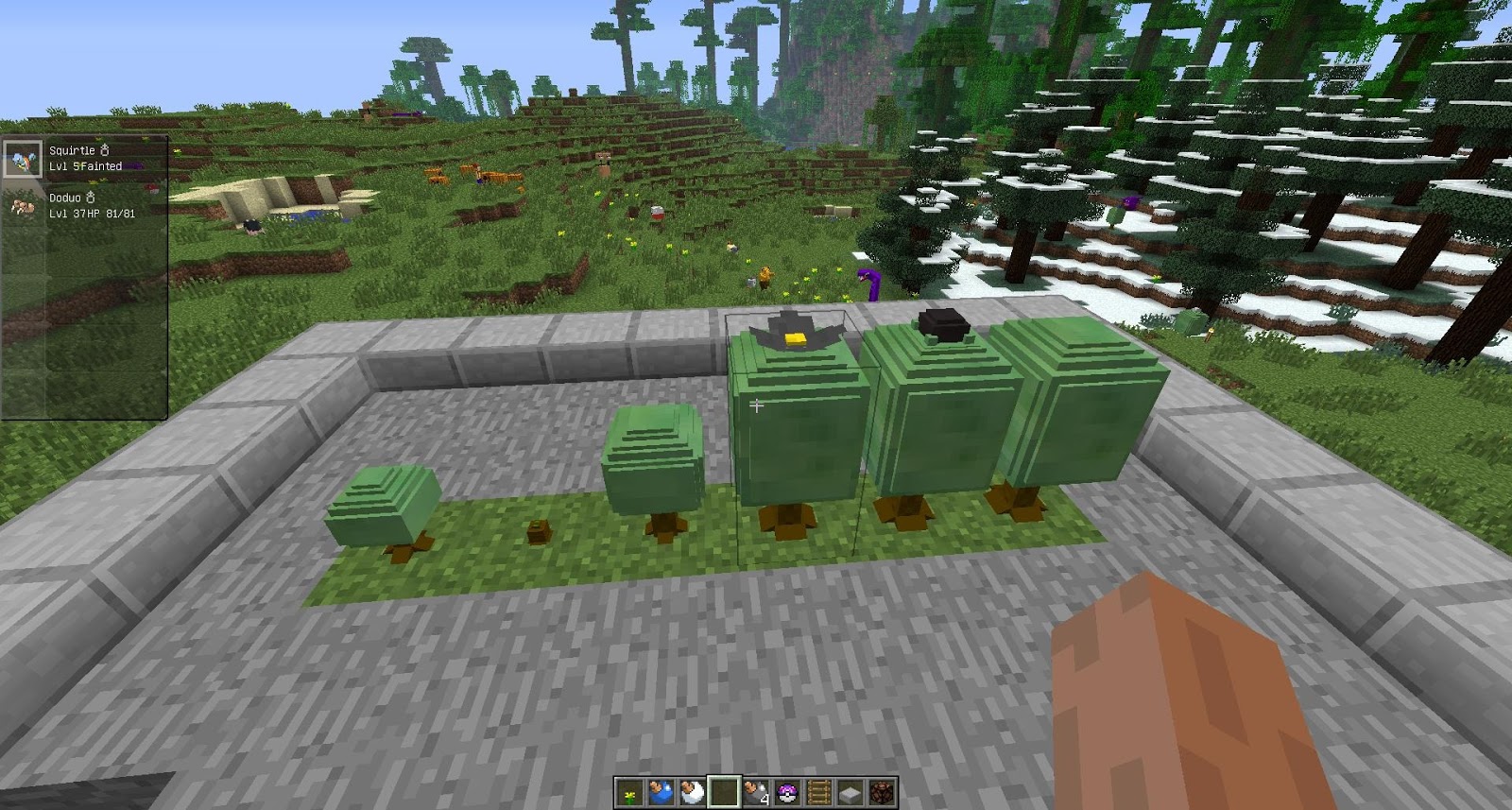1512x810 pixels.
Task: Click Squirtle's portrait in the party overlay
Action: pos(23,159)
